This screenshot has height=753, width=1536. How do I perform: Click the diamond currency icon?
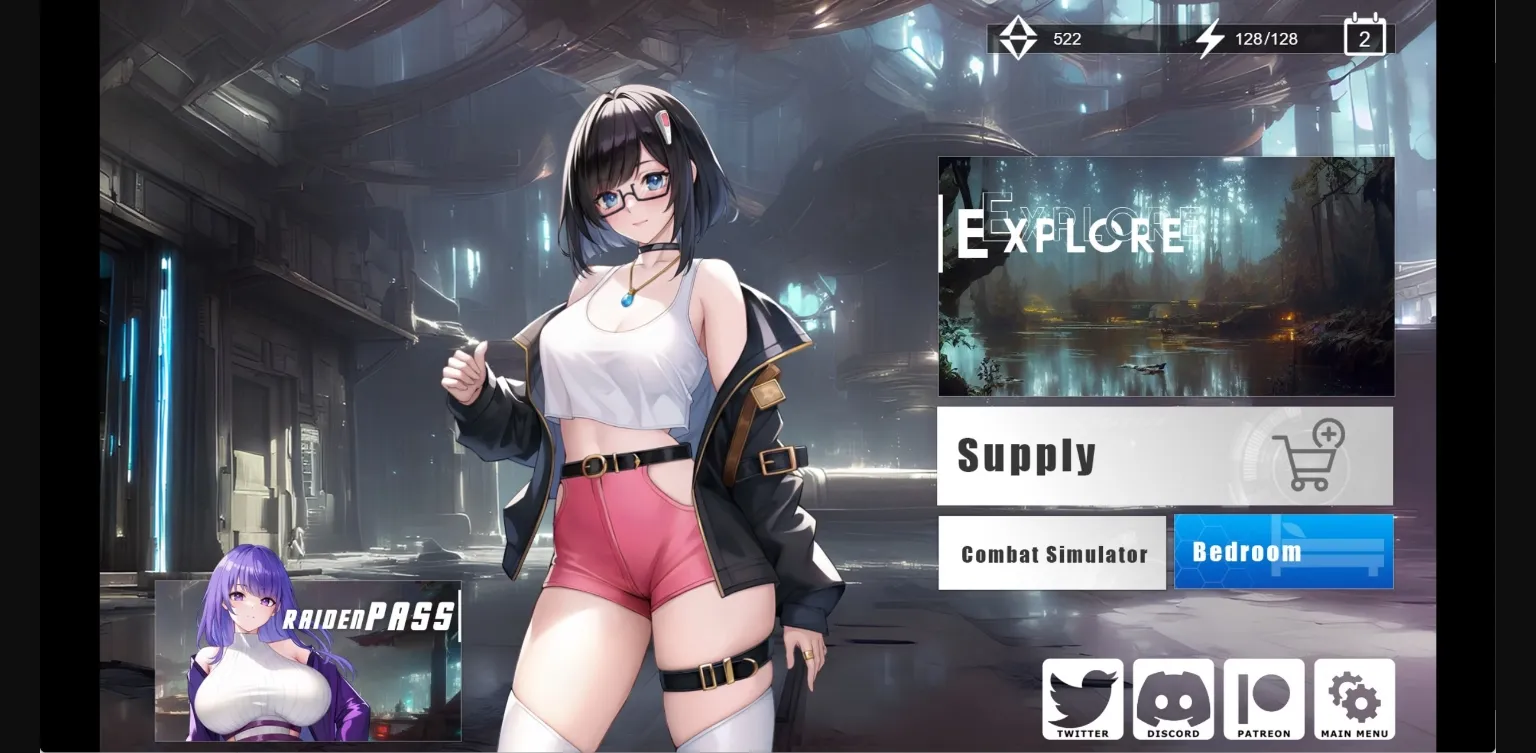tap(1017, 37)
